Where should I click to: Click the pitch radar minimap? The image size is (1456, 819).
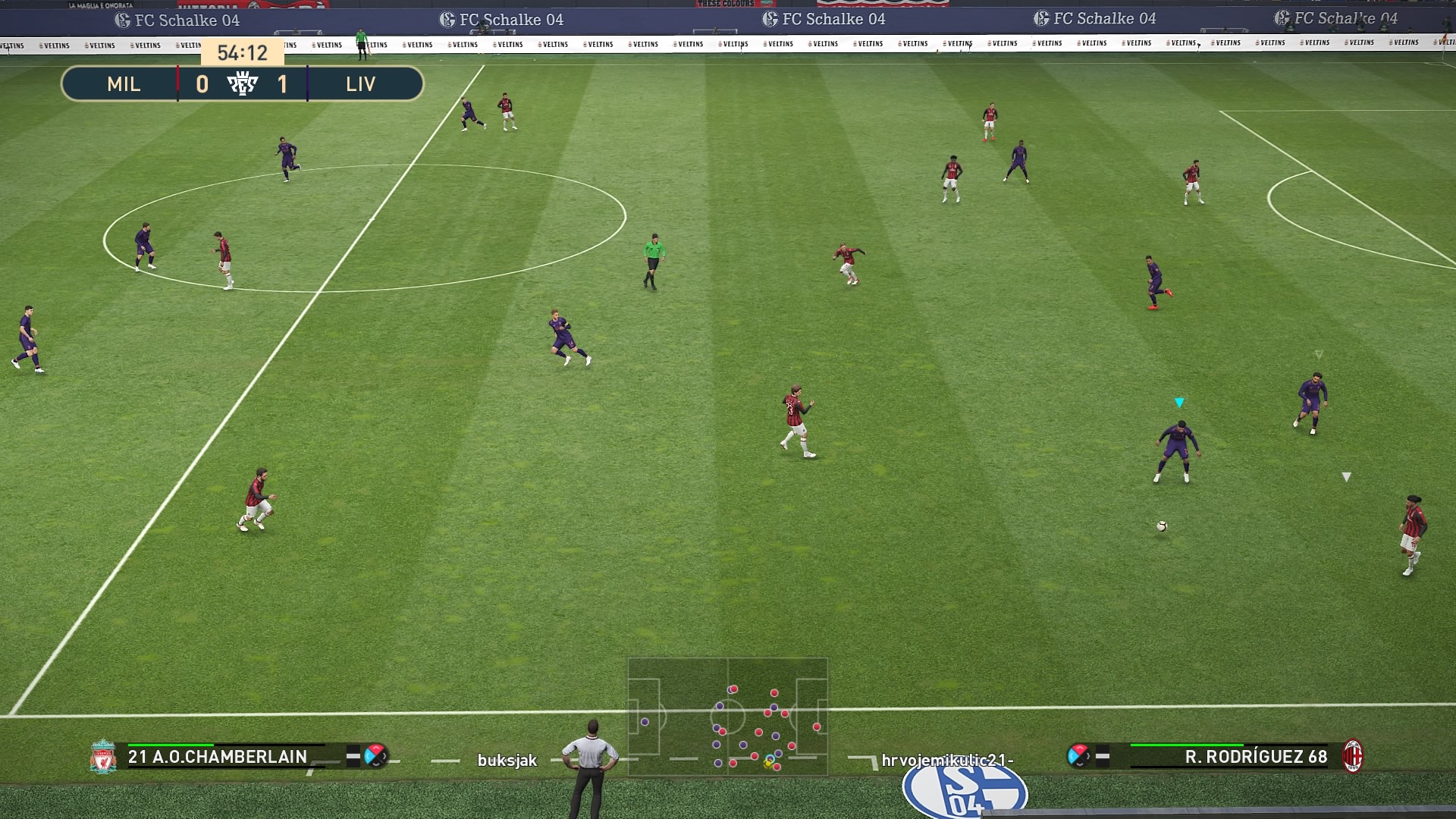tap(727, 717)
